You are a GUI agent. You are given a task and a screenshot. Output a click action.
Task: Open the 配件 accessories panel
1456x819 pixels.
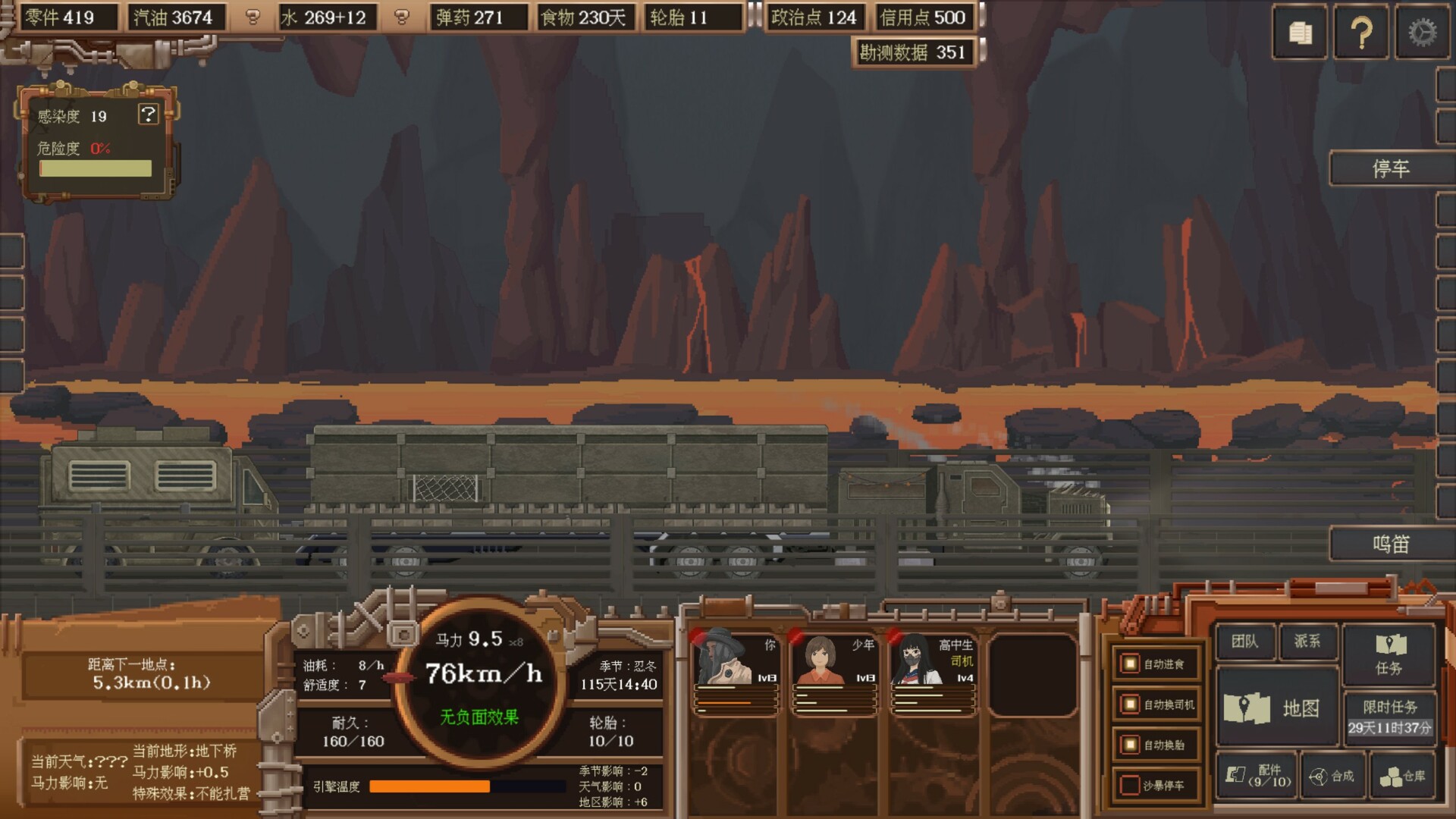click(x=1257, y=776)
